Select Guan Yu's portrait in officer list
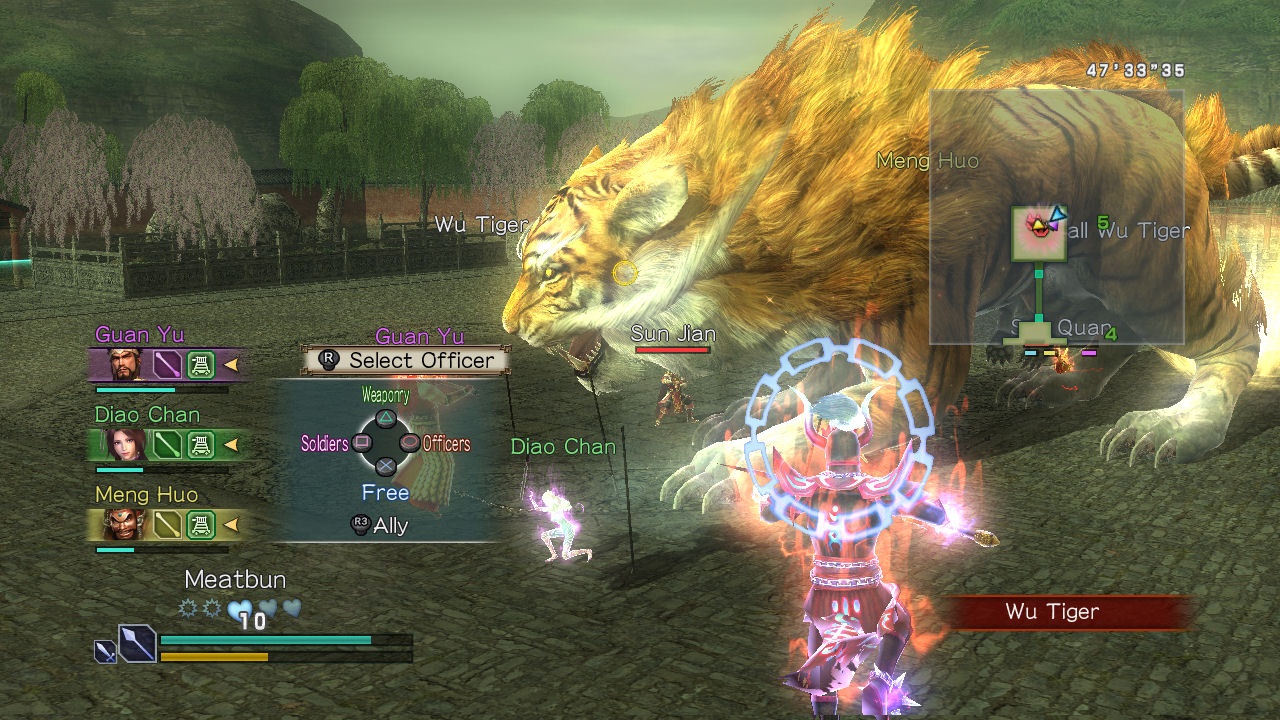 [x=126, y=365]
